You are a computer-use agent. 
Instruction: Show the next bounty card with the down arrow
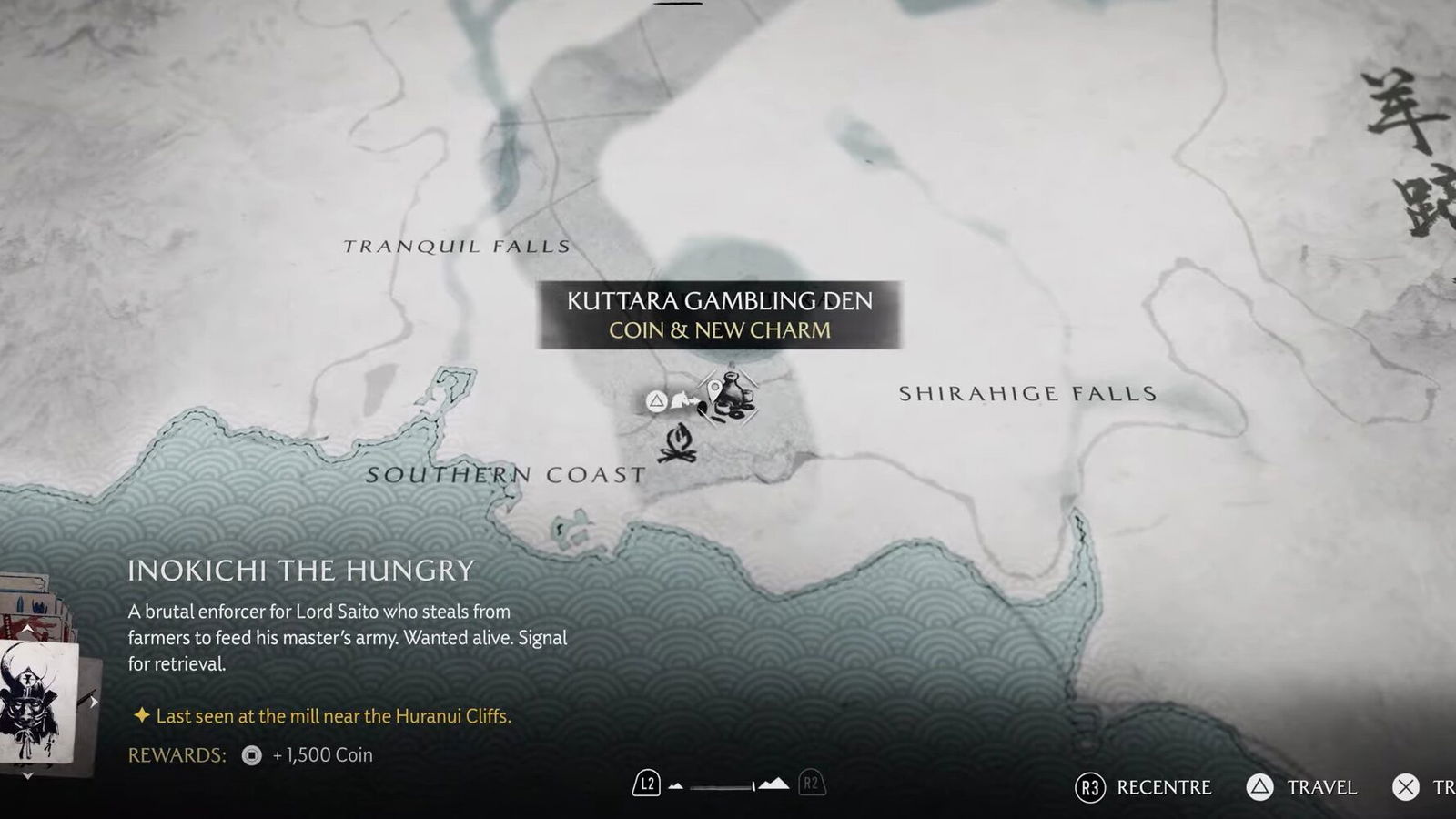(x=28, y=775)
